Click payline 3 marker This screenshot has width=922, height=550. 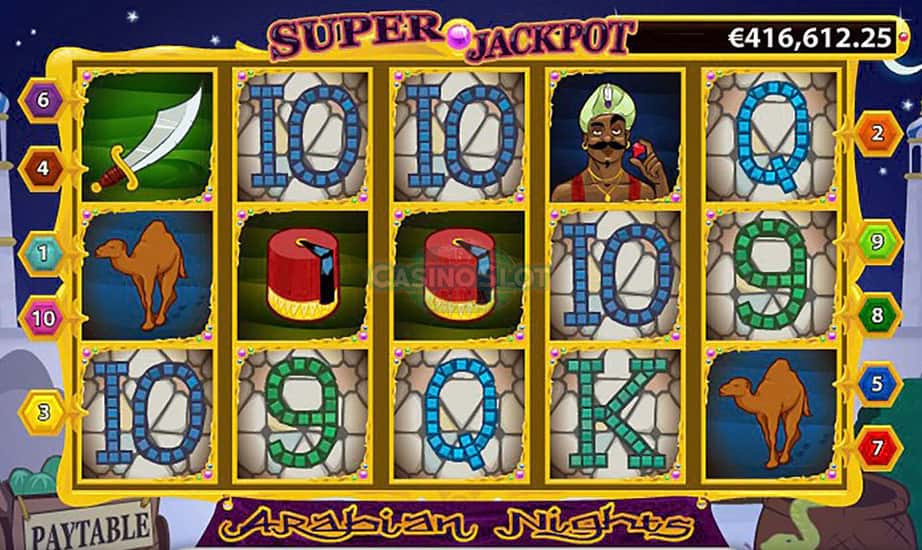(42, 409)
